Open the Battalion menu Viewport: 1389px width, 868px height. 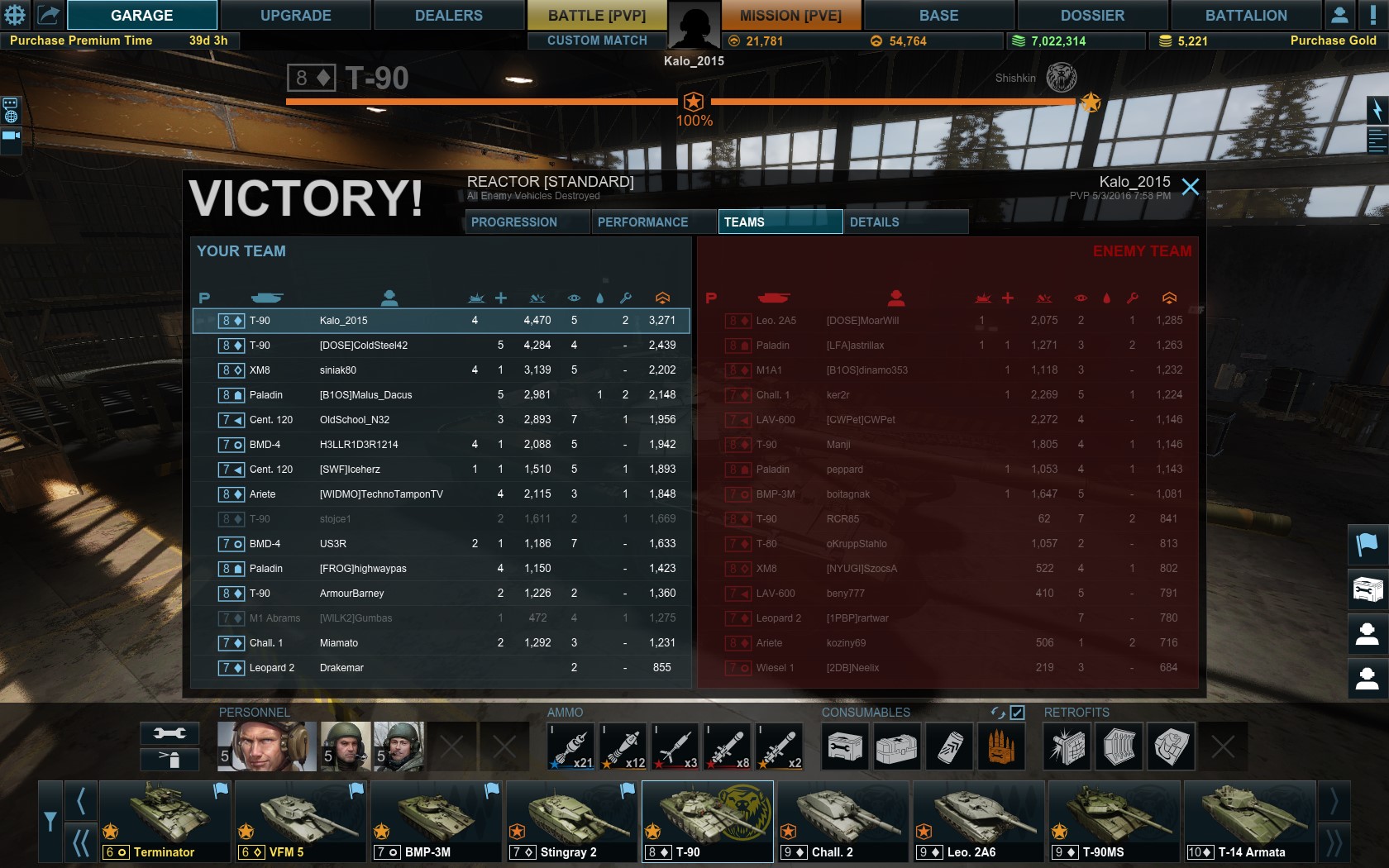(x=1245, y=15)
